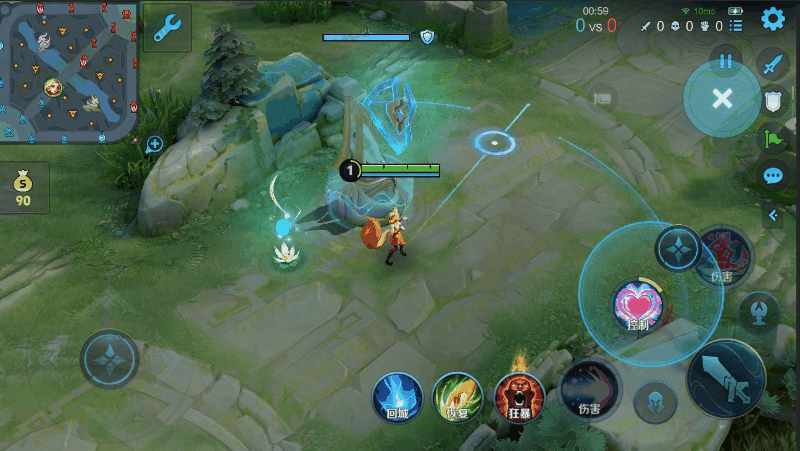800x451 pixels.
Task: Open the chat bubble quick messages
Action: coord(773,175)
